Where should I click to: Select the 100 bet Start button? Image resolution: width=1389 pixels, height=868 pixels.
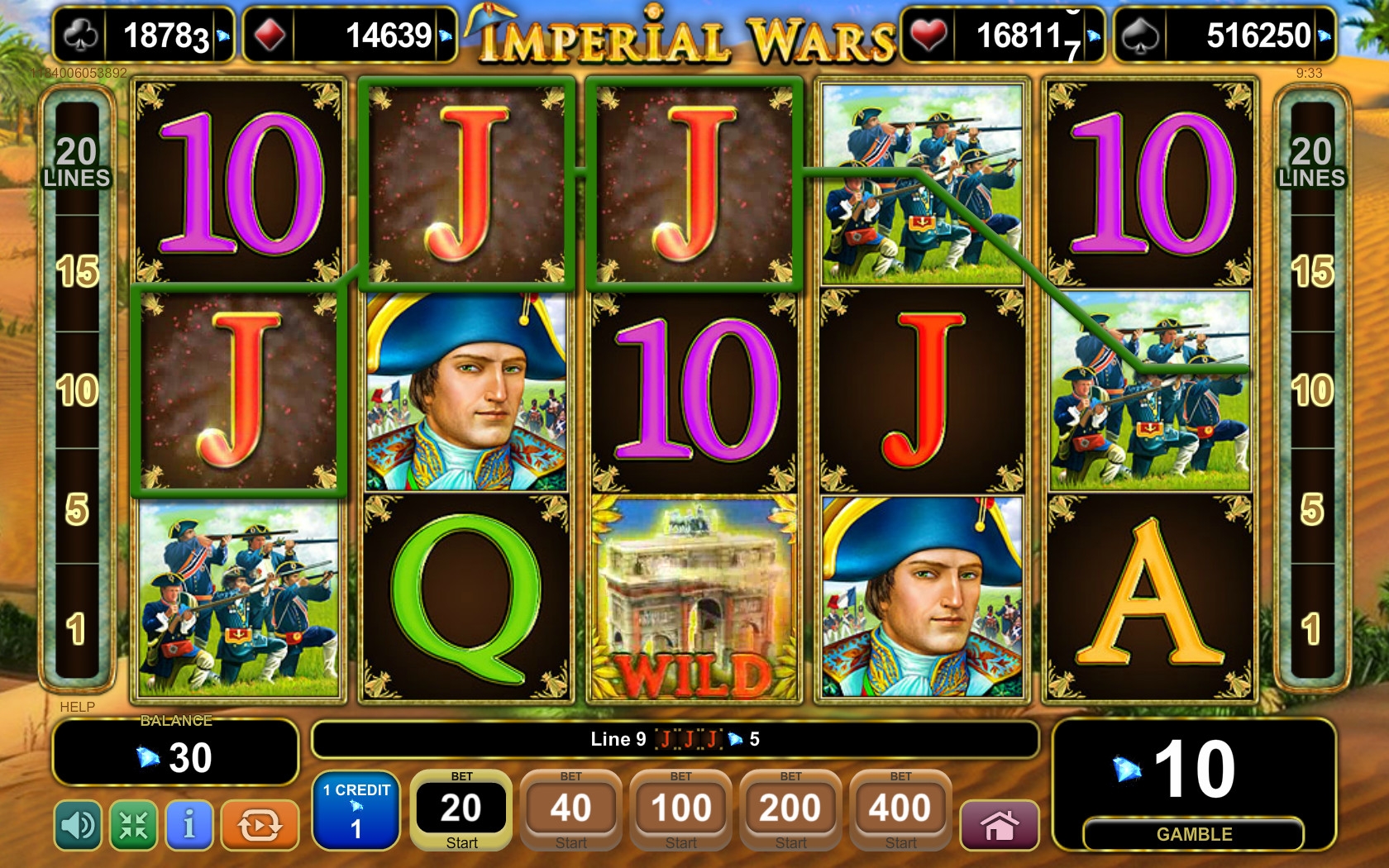(x=680, y=811)
